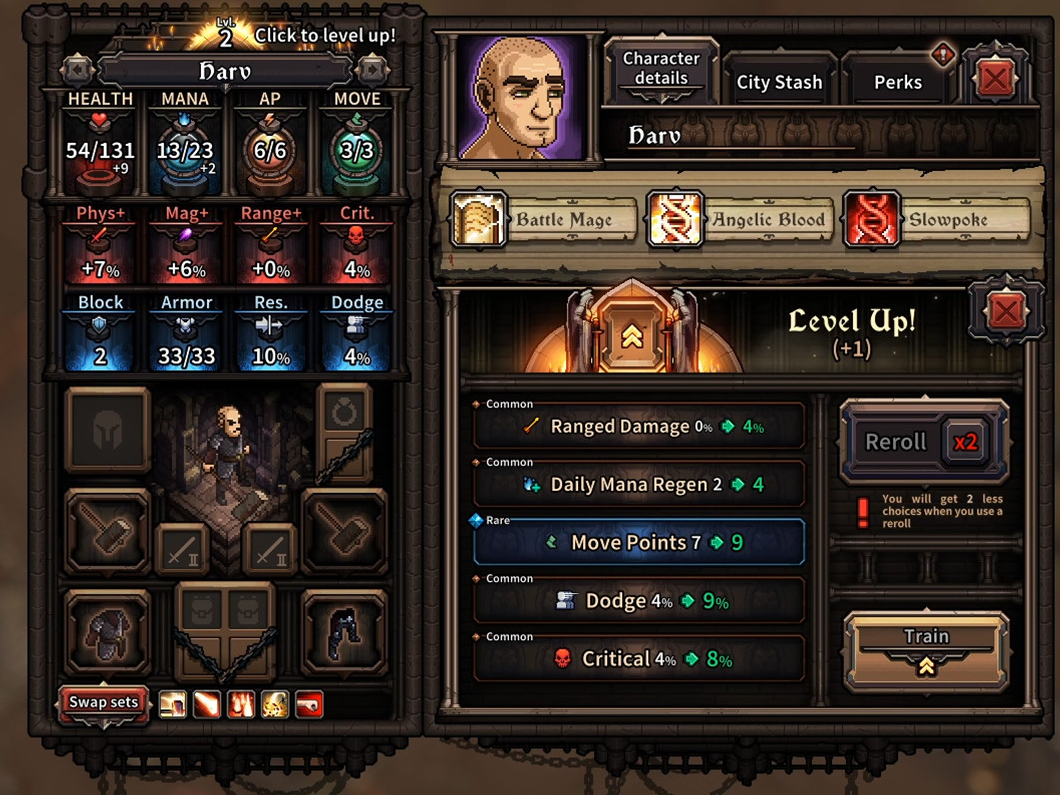Open the Character details tab
This screenshot has width=1060, height=795.
[x=661, y=69]
